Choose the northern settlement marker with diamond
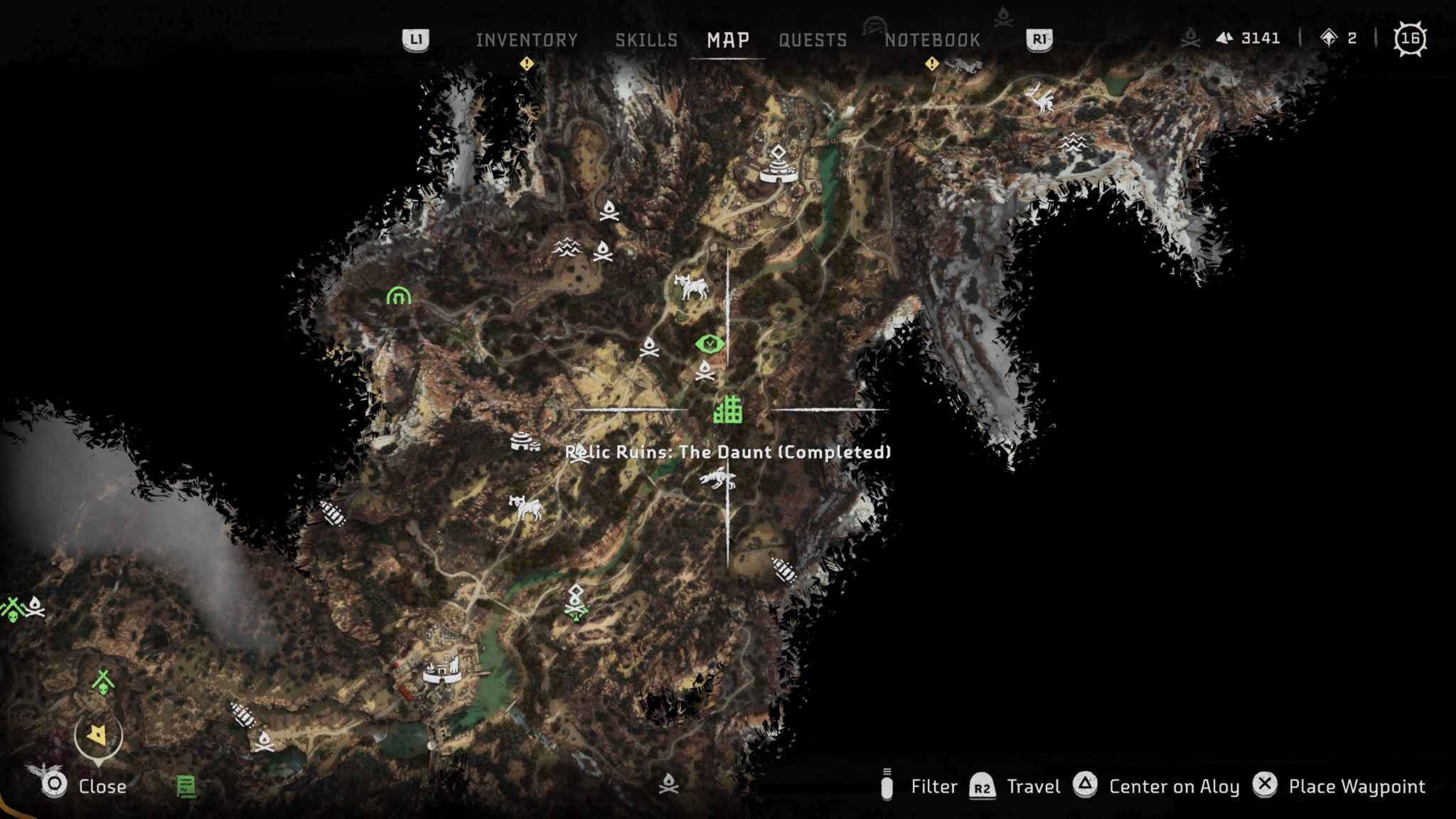This screenshot has width=1456, height=819. (778, 165)
